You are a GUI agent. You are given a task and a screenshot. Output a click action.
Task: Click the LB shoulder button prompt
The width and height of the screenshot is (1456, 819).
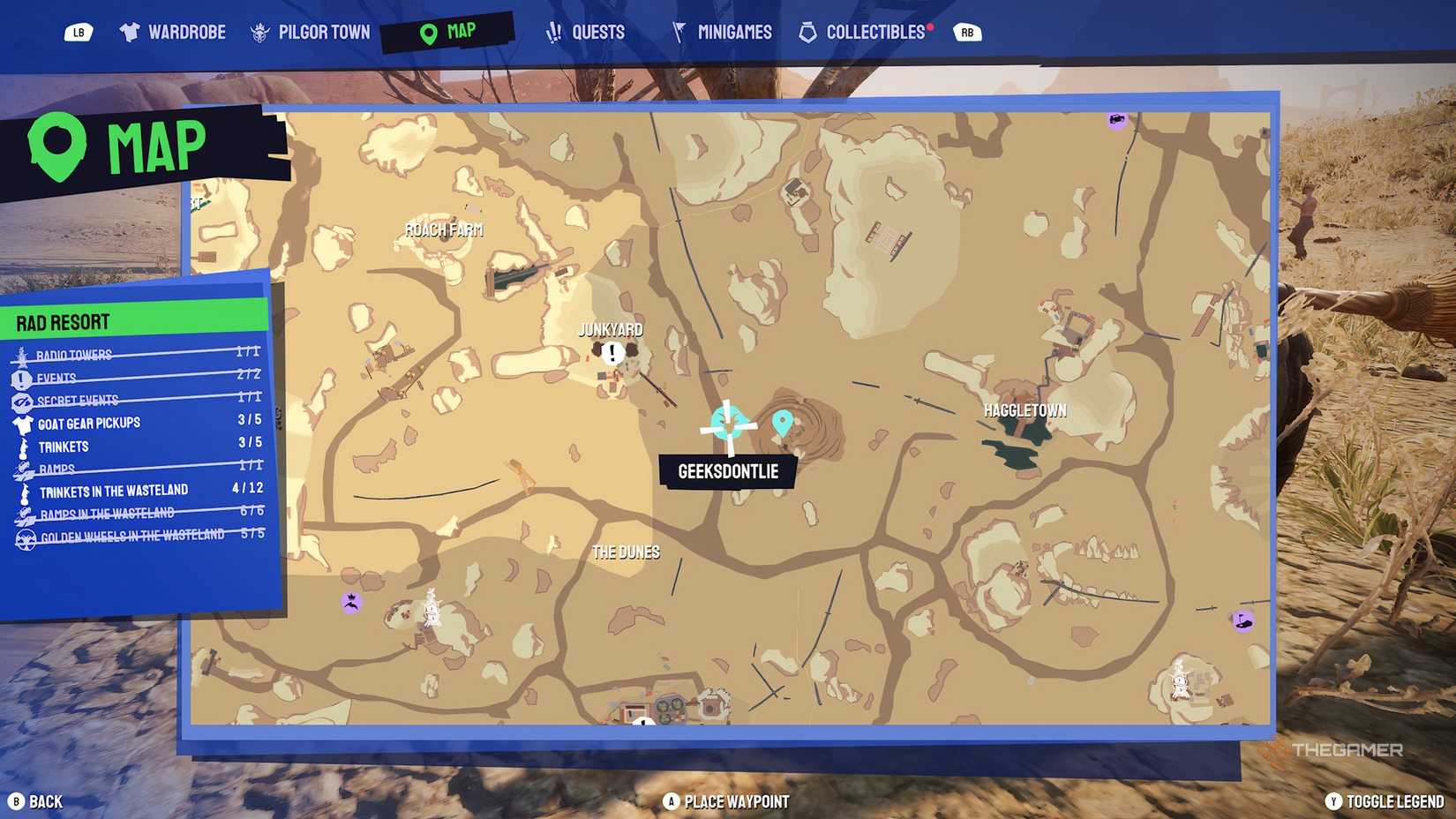[79, 30]
